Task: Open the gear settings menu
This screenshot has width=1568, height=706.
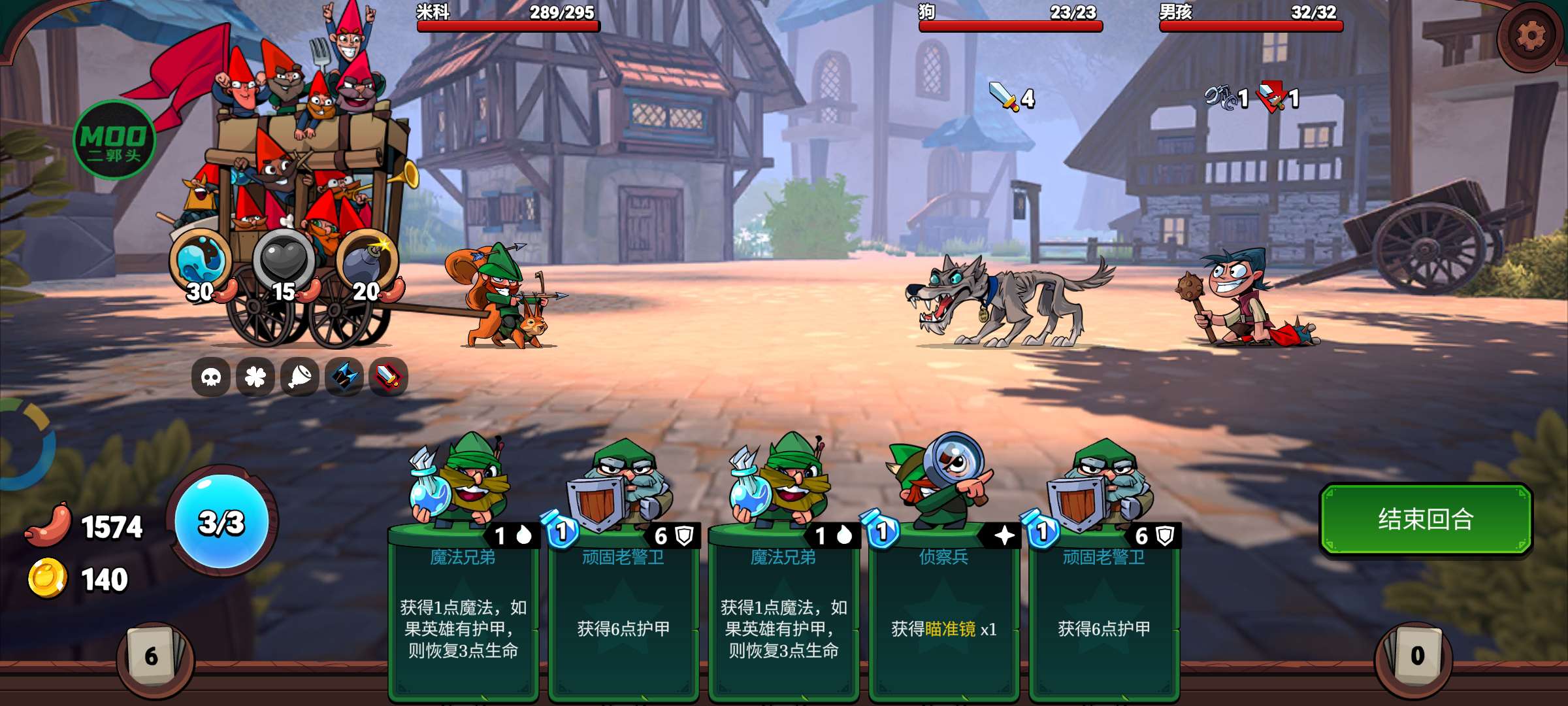Action: click(1530, 36)
